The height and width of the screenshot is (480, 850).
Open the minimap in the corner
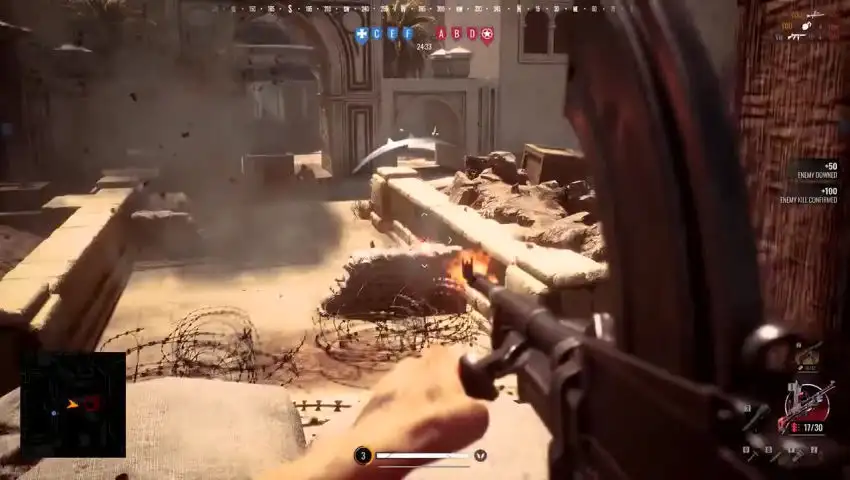coord(73,404)
